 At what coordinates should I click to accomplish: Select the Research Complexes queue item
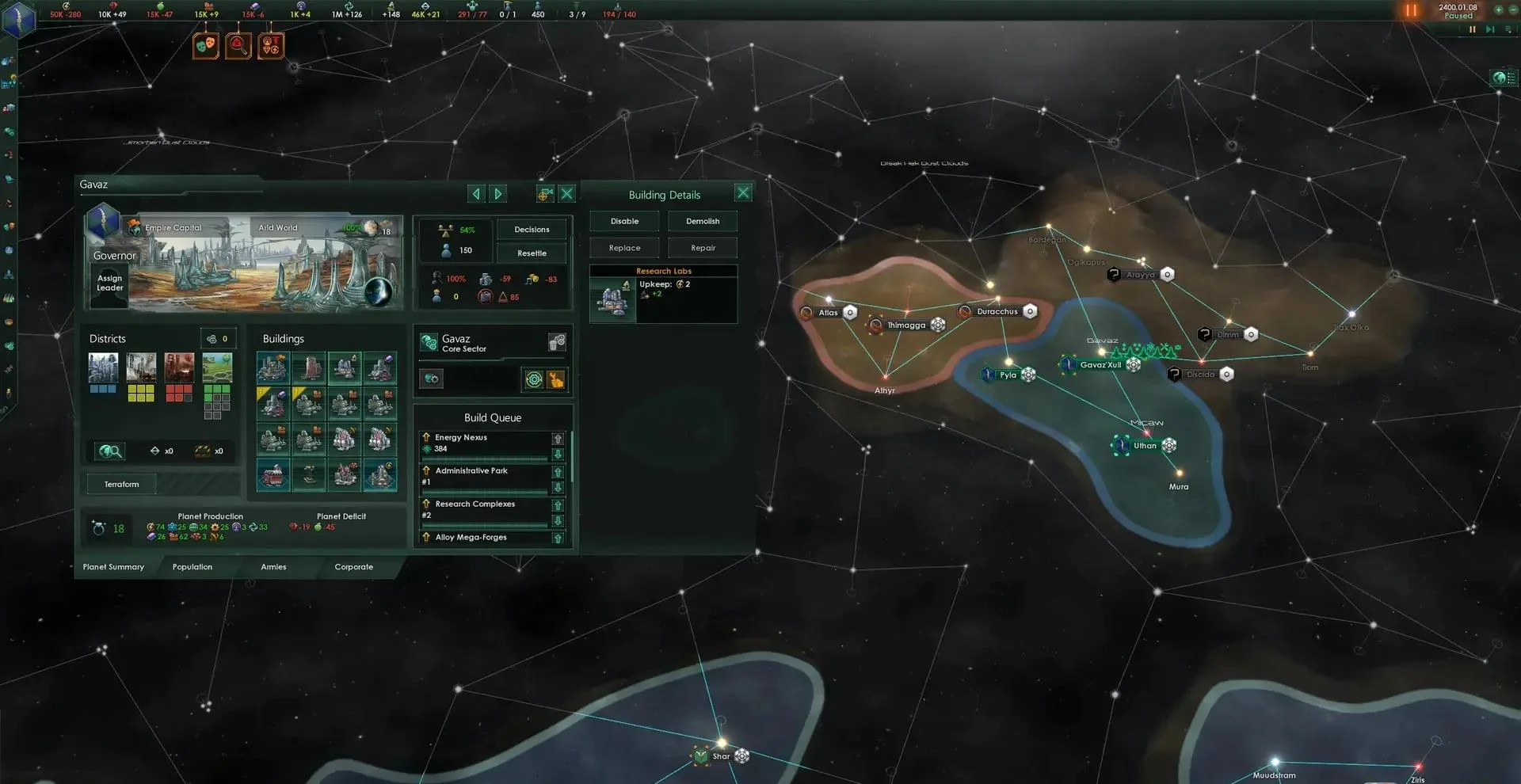(484, 510)
